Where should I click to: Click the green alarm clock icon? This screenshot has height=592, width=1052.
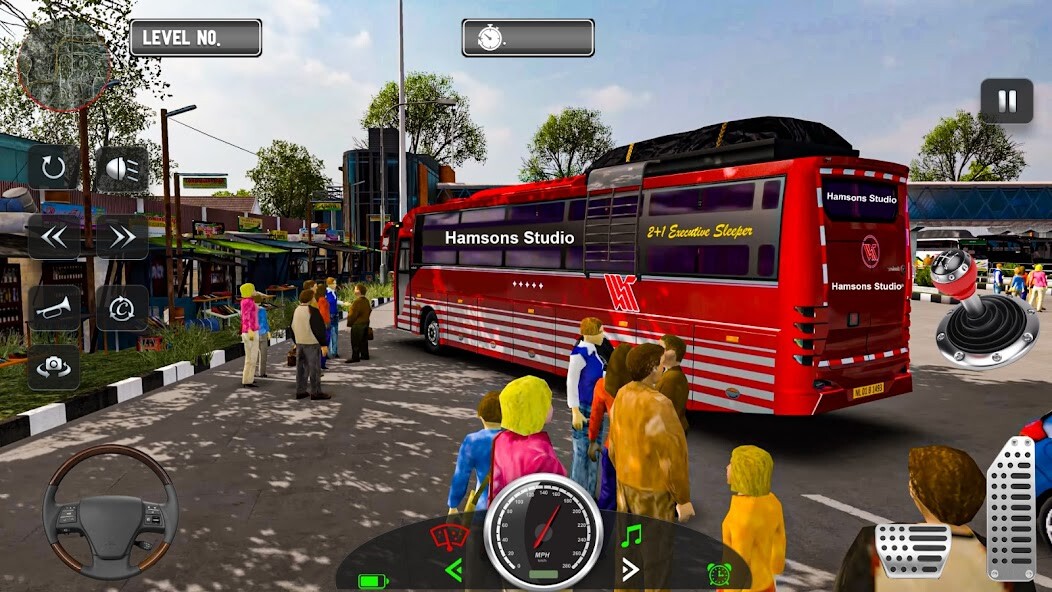pos(718,574)
